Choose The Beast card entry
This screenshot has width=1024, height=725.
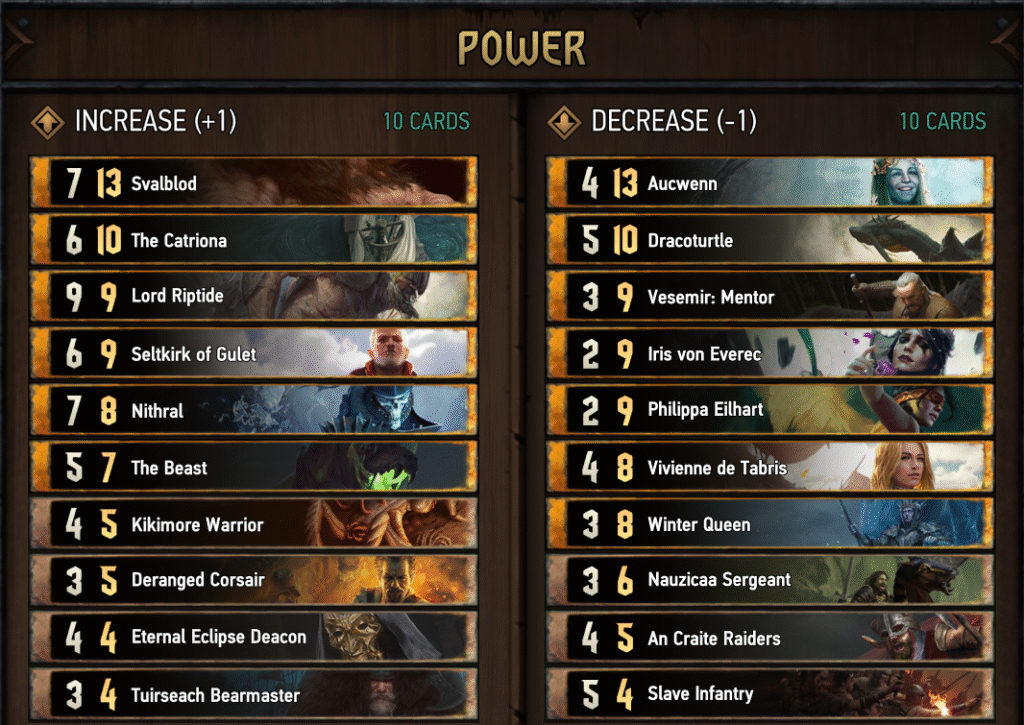[254, 467]
